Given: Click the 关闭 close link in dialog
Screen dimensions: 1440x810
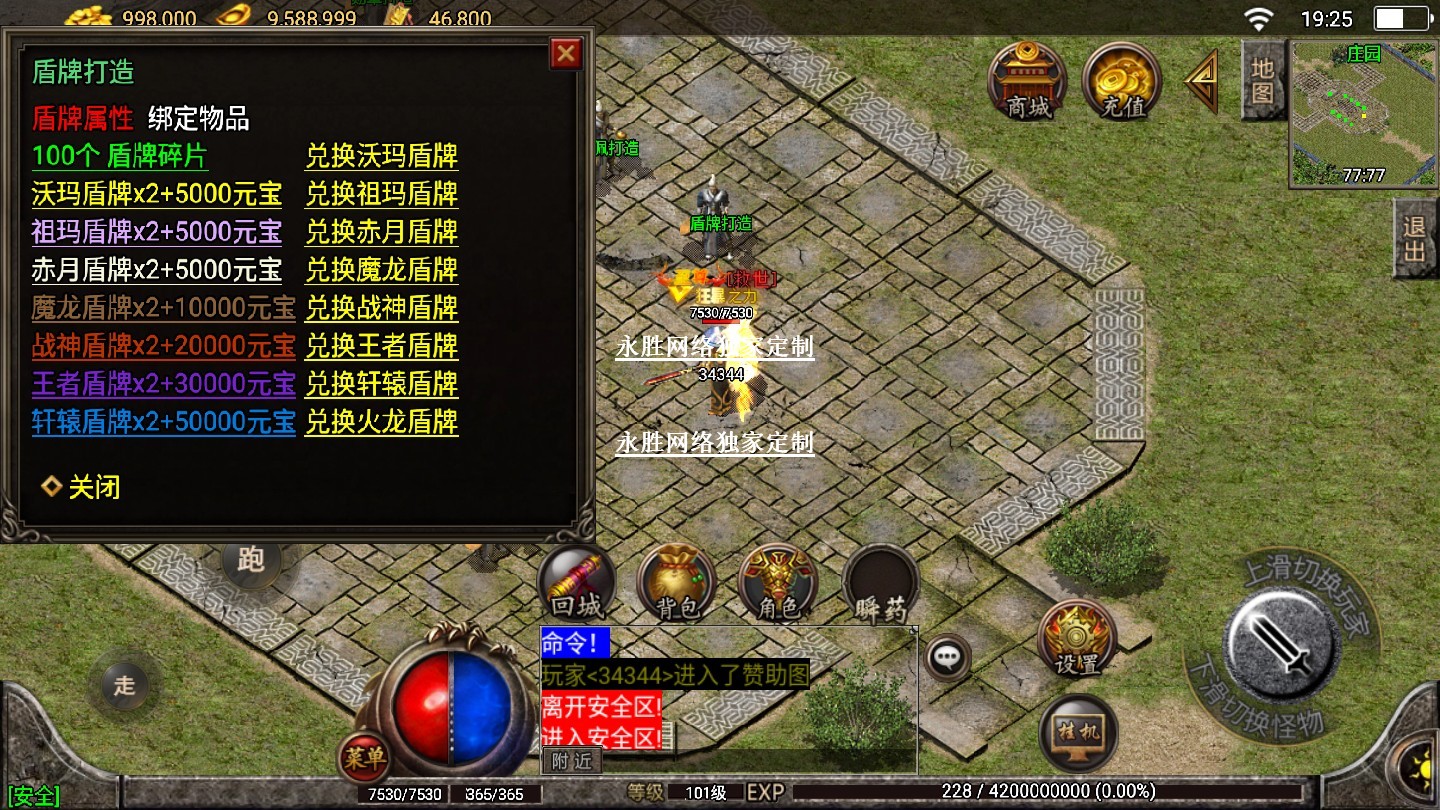Looking at the screenshot, I should point(93,488).
